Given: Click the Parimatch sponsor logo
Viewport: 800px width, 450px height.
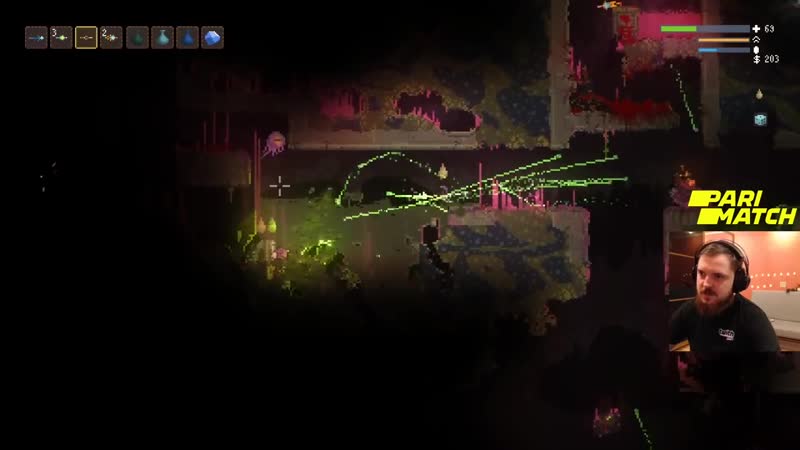Looking at the screenshot, I should 743,207.
